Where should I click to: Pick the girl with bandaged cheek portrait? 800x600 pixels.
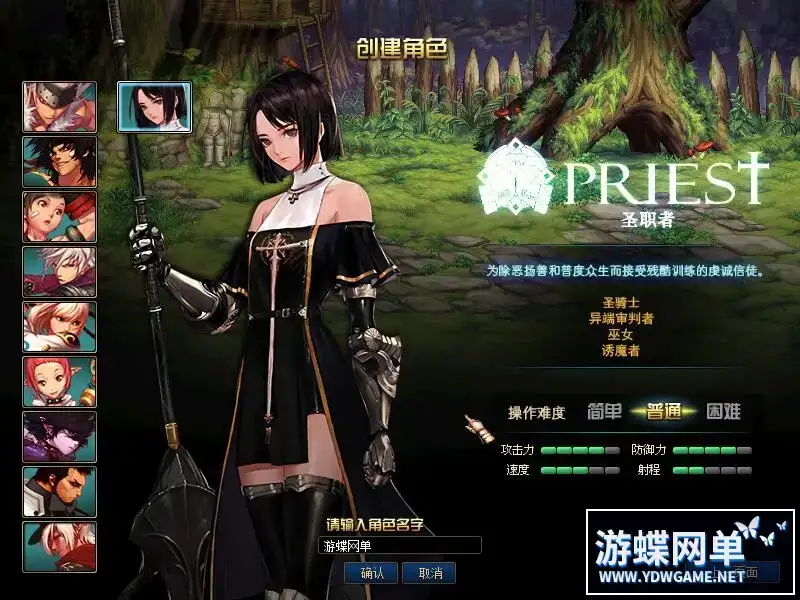(x=60, y=217)
